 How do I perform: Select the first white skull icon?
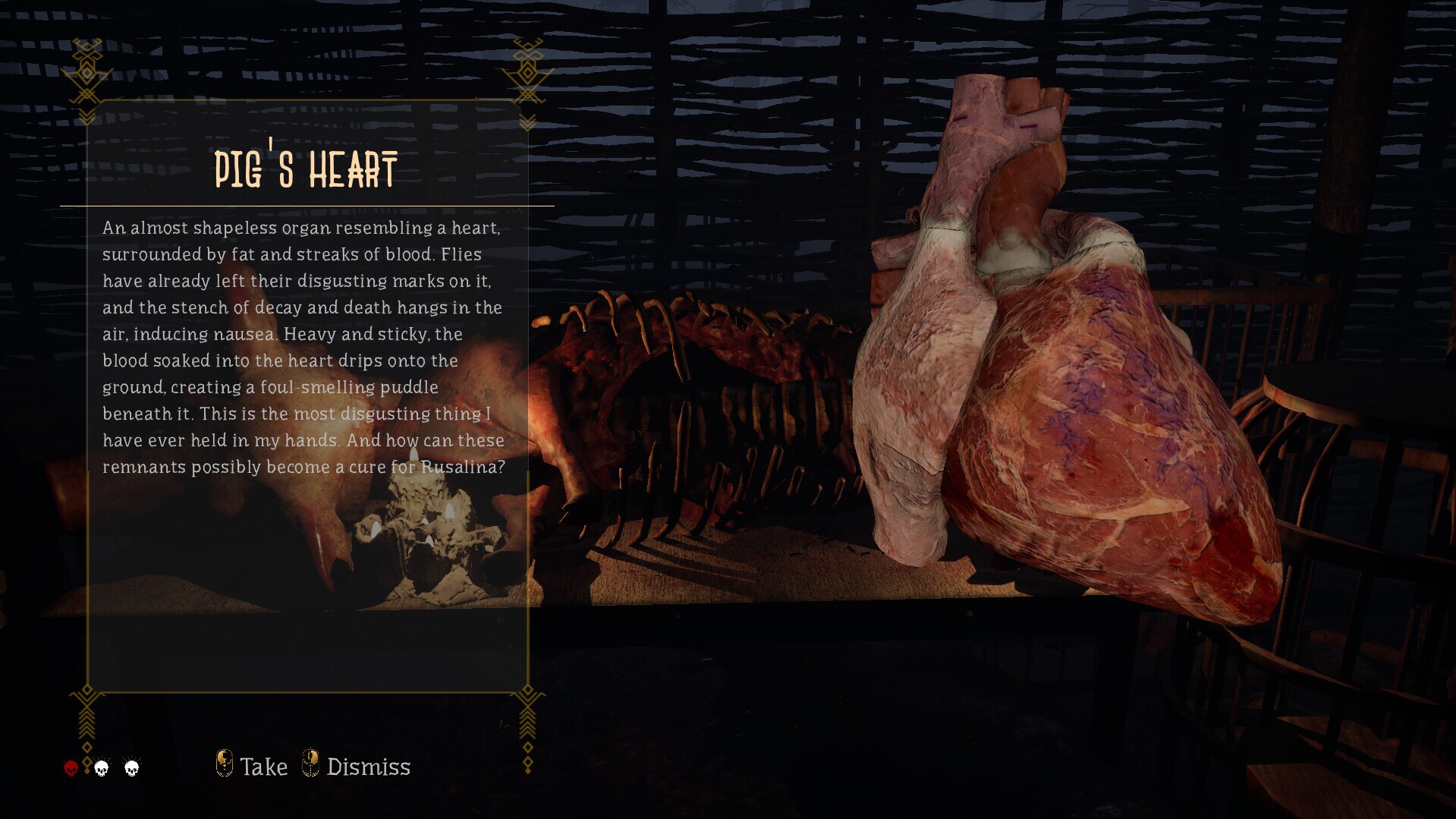click(x=101, y=767)
